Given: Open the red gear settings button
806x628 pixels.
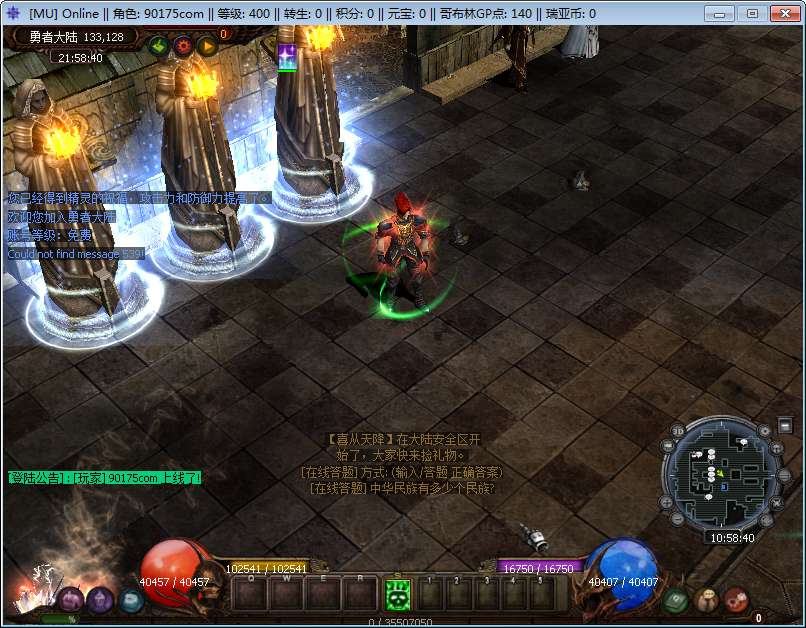Looking at the screenshot, I should (x=182, y=45).
